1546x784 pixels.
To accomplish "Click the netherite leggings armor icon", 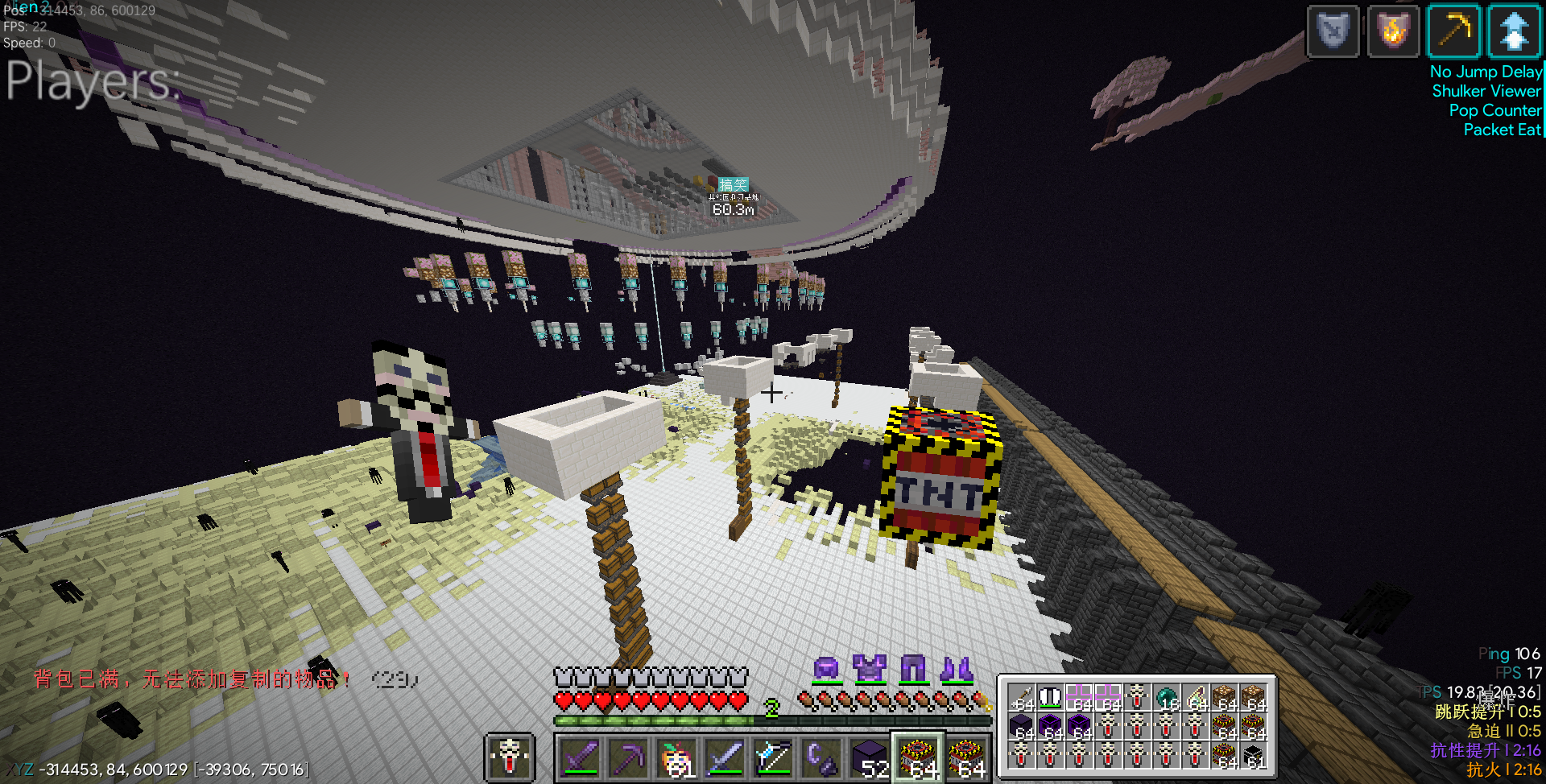I will [x=913, y=669].
